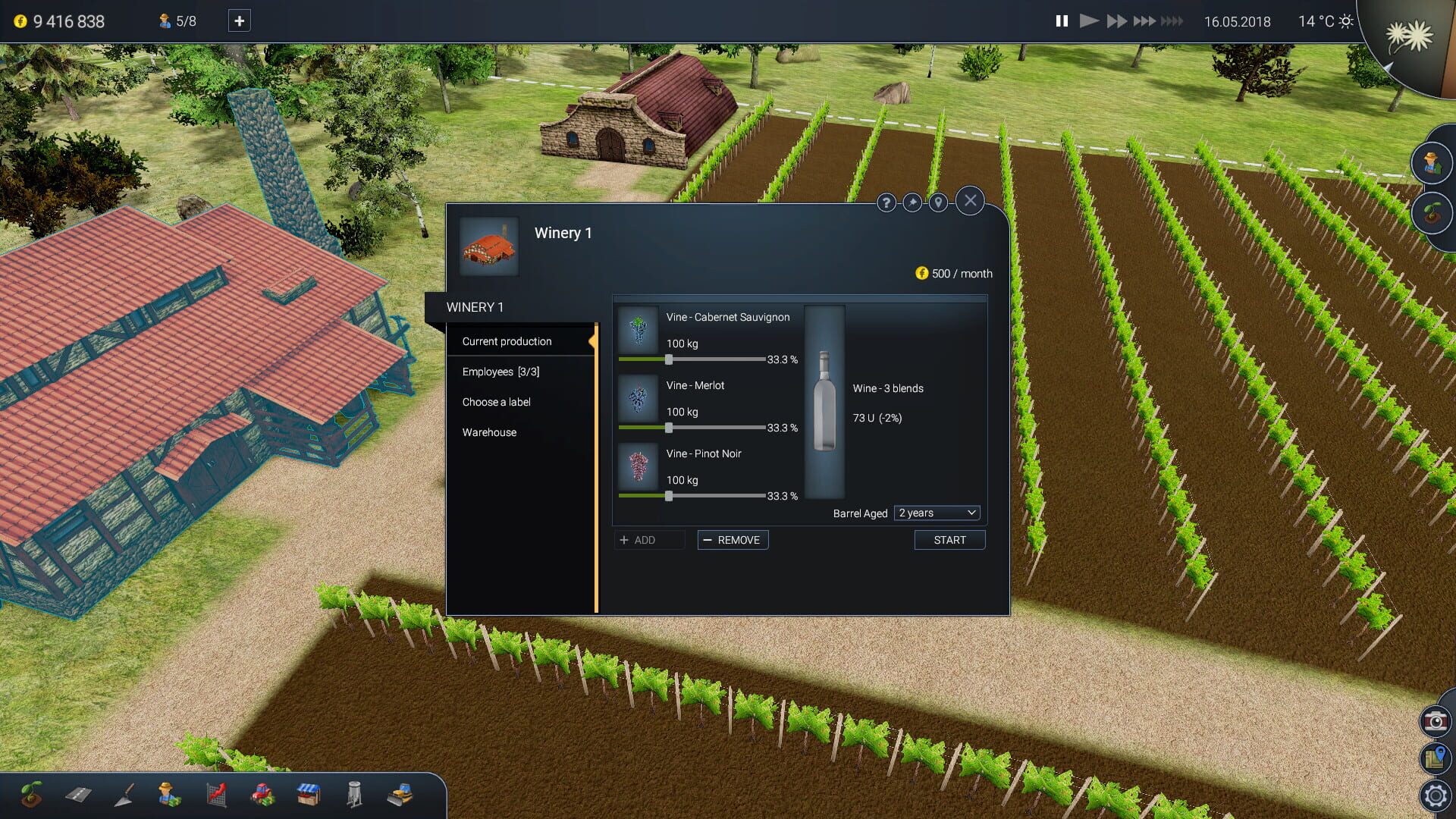The height and width of the screenshot is (819, 1456).
Task: Open the minimap icon
Action: (1436, 759)
